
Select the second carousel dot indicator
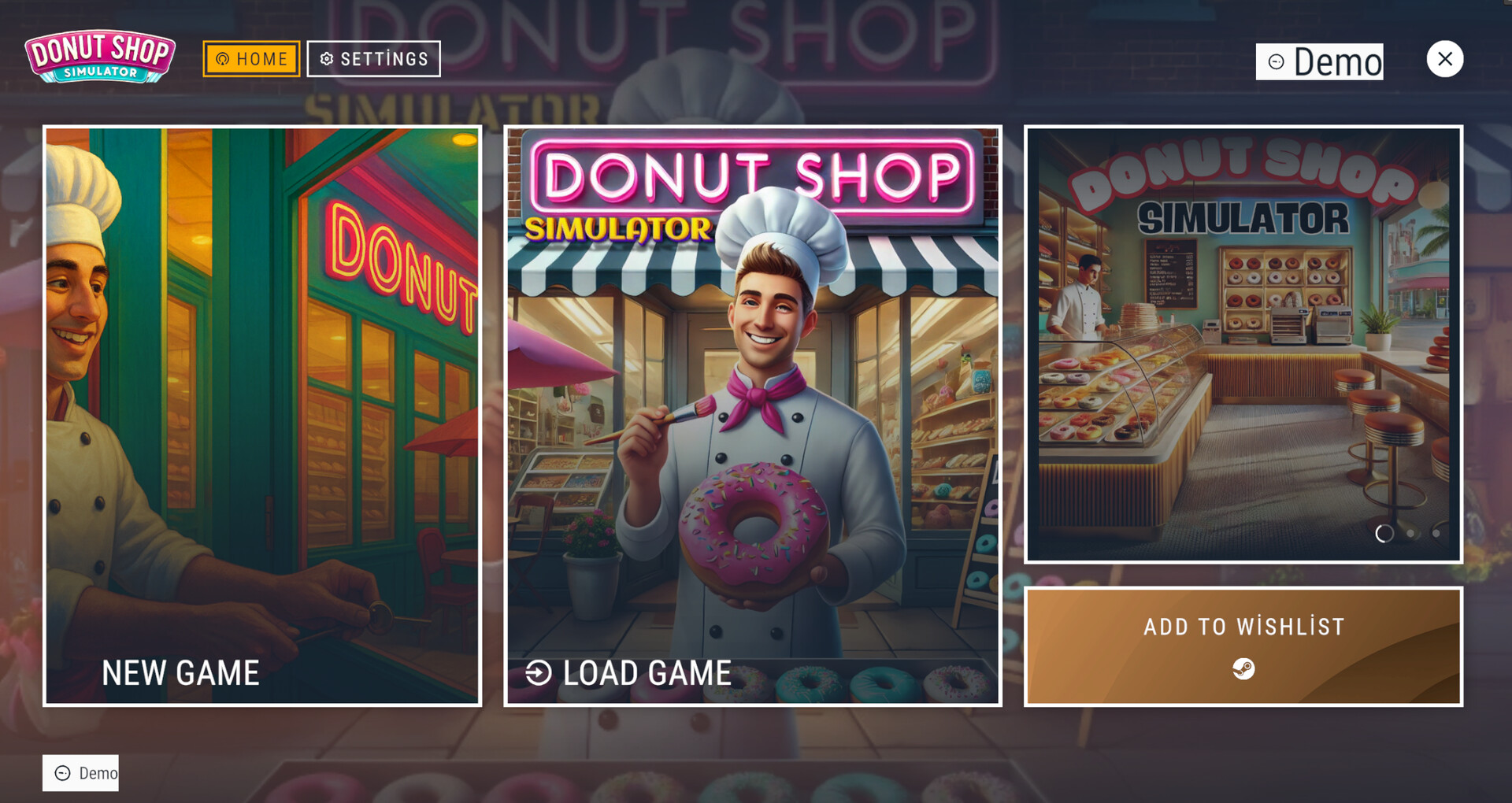tap(1409, 533)
